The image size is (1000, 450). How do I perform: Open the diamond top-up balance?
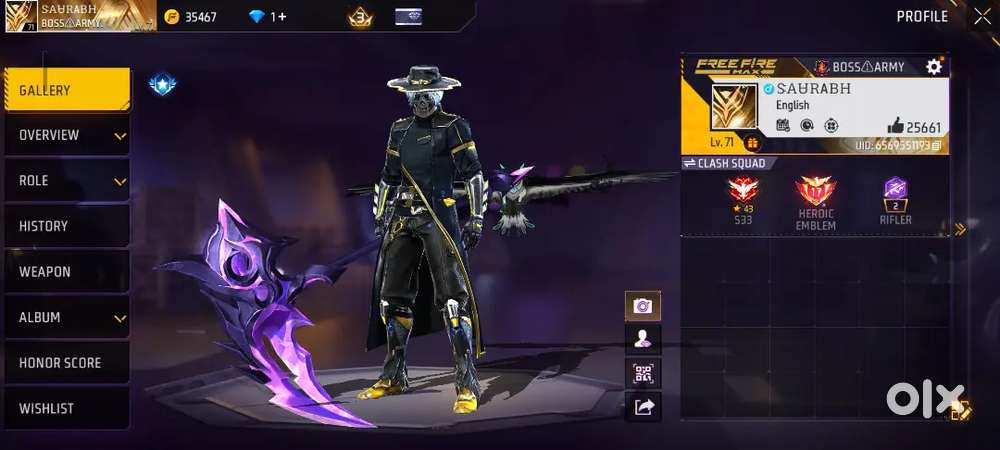point(267,17)
